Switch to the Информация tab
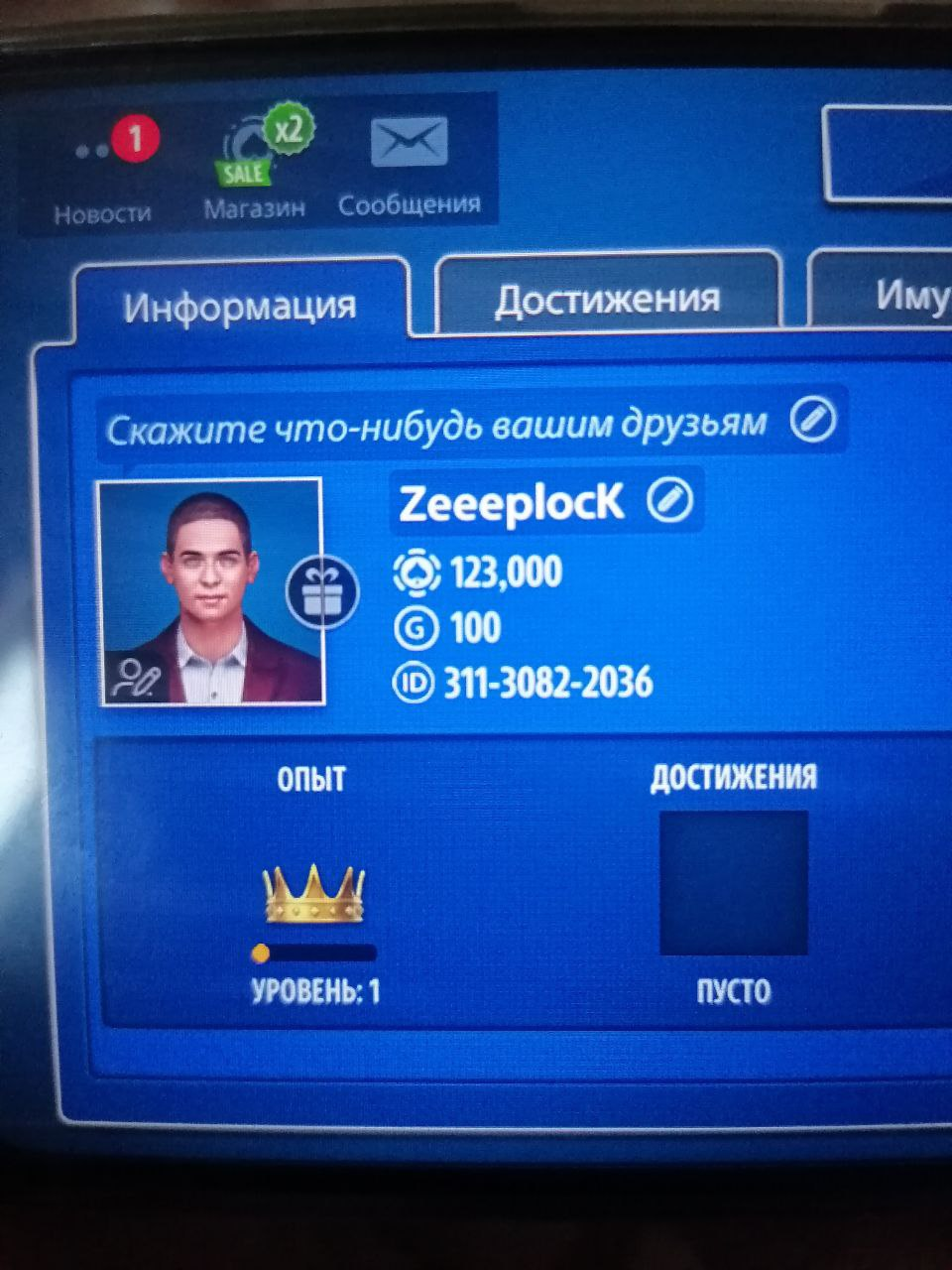The height and width of the screenshot is (1270, 952). point(240,305)
